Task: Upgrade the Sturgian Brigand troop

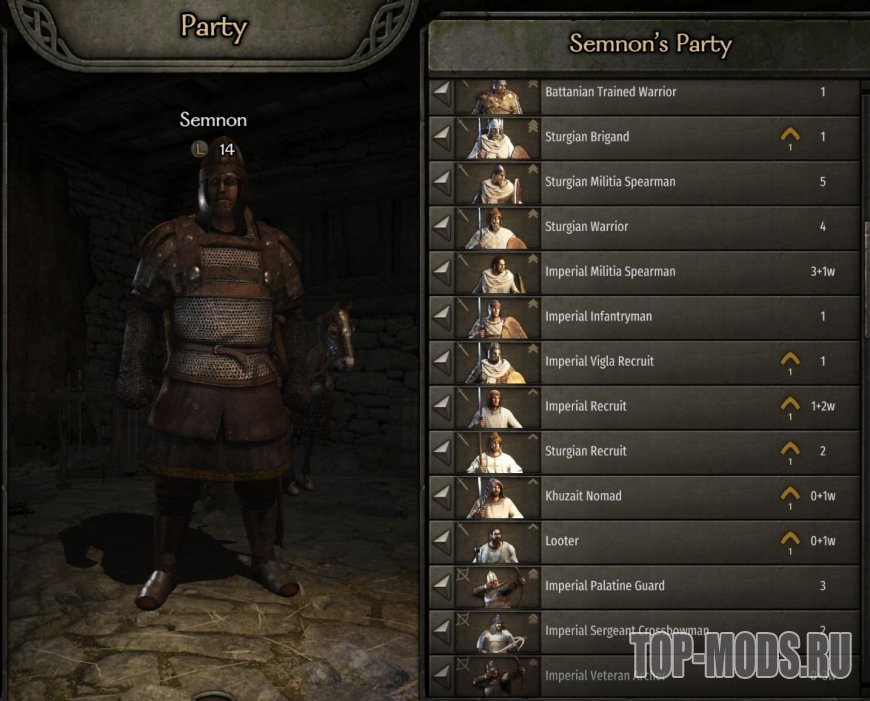Action: point(790,136)
